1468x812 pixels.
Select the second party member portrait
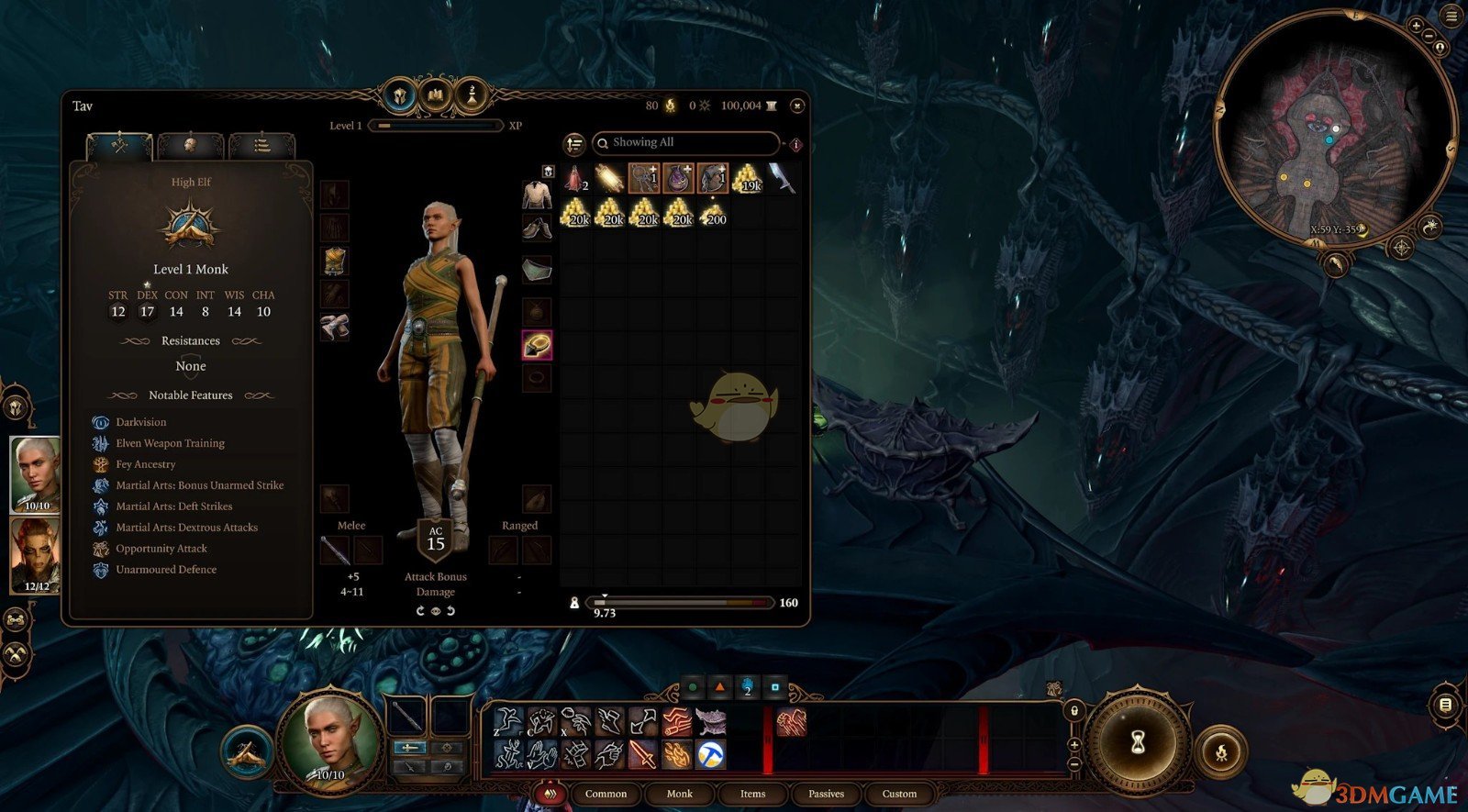point(35,554)
